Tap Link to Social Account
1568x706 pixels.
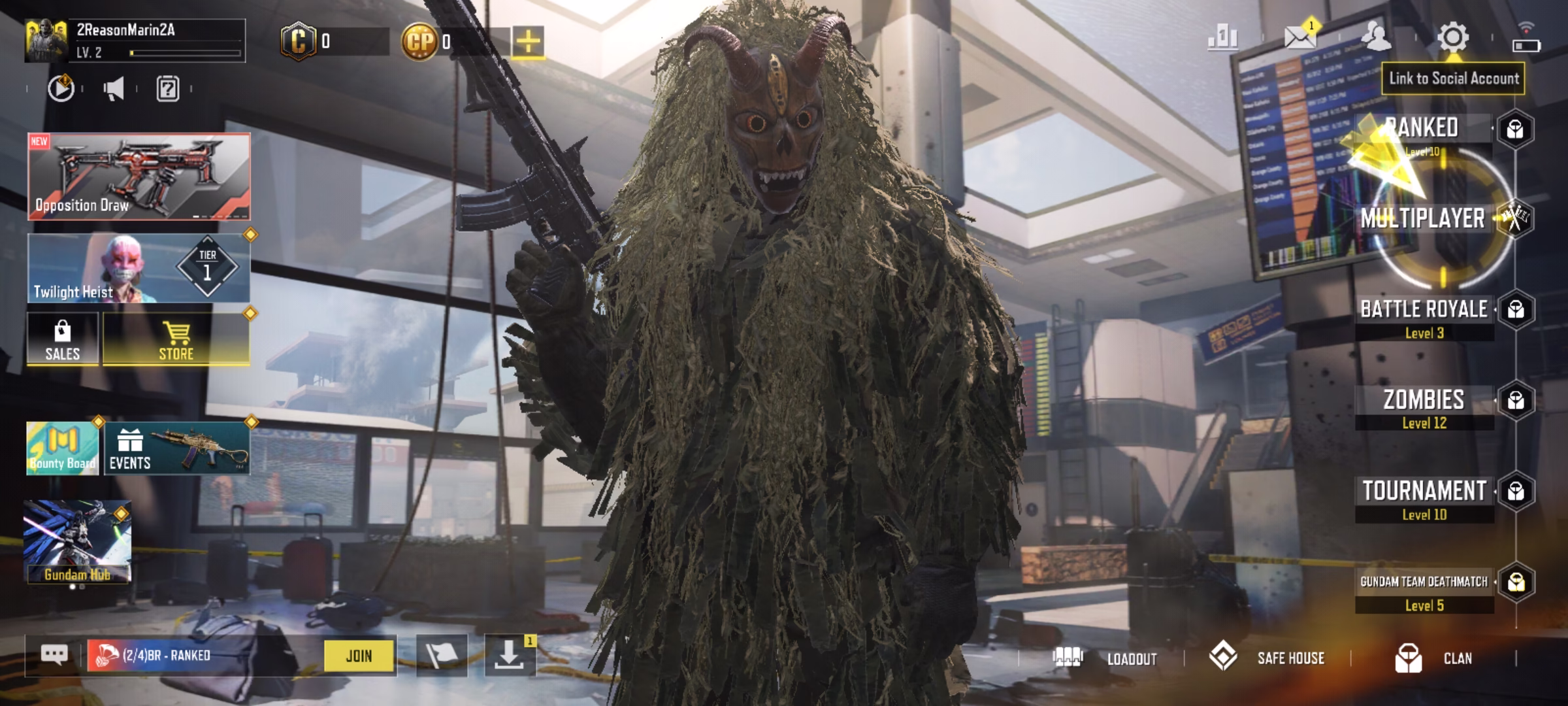(x=1453, y=78)
